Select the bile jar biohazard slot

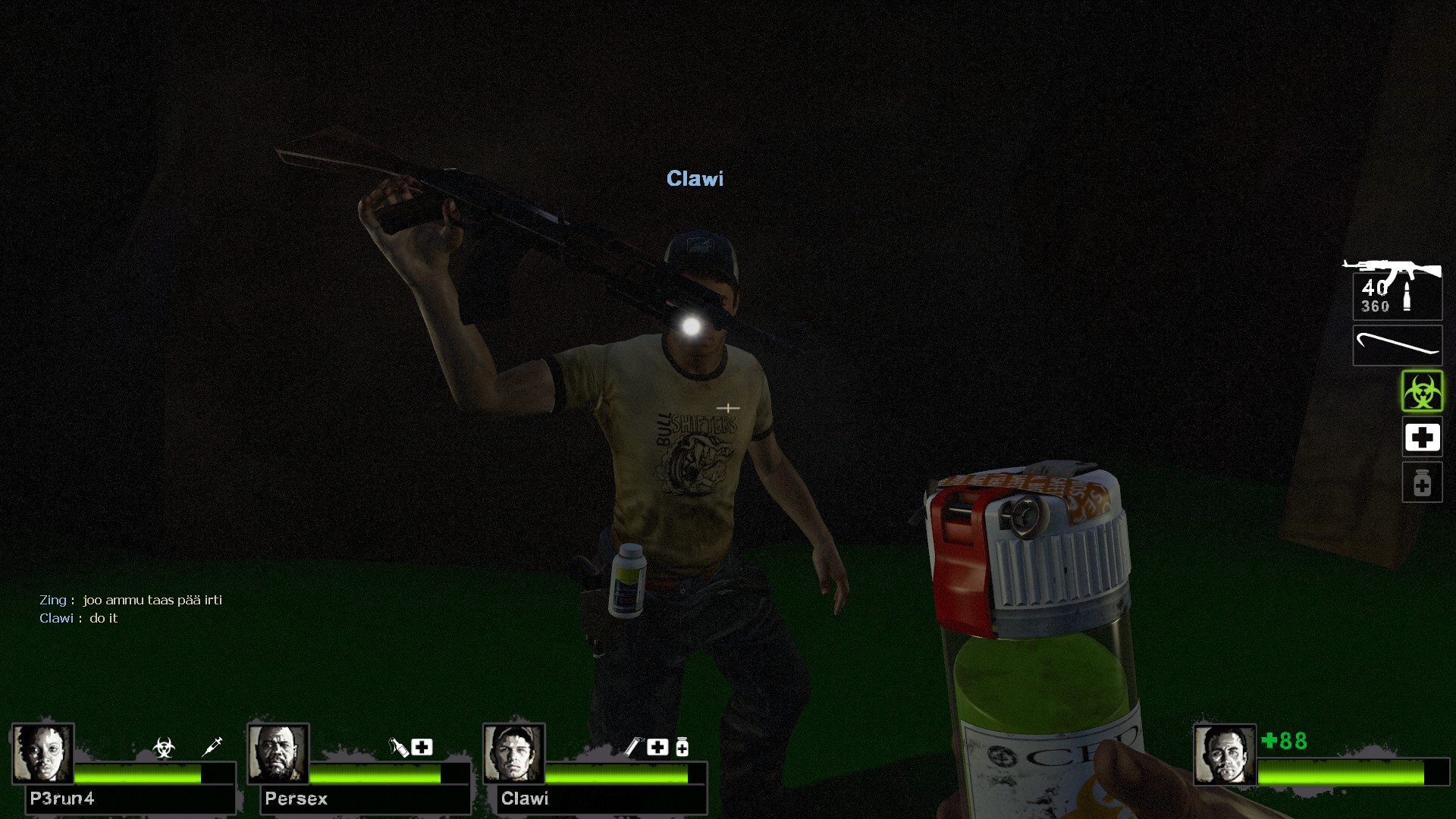point(1422,391)
